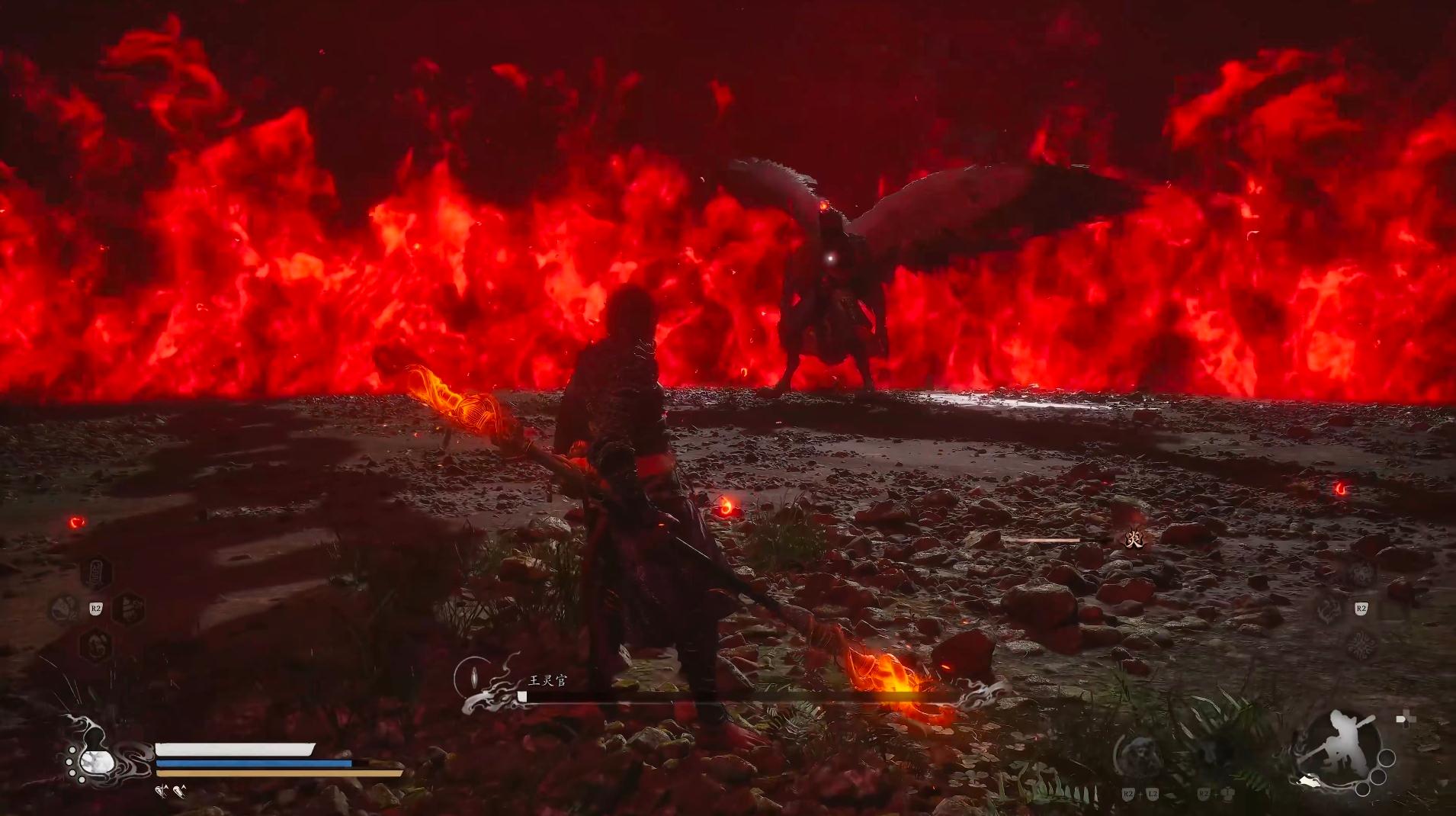
Task: Click the dragon-shaped skill icon
Action: (1328, 609)
